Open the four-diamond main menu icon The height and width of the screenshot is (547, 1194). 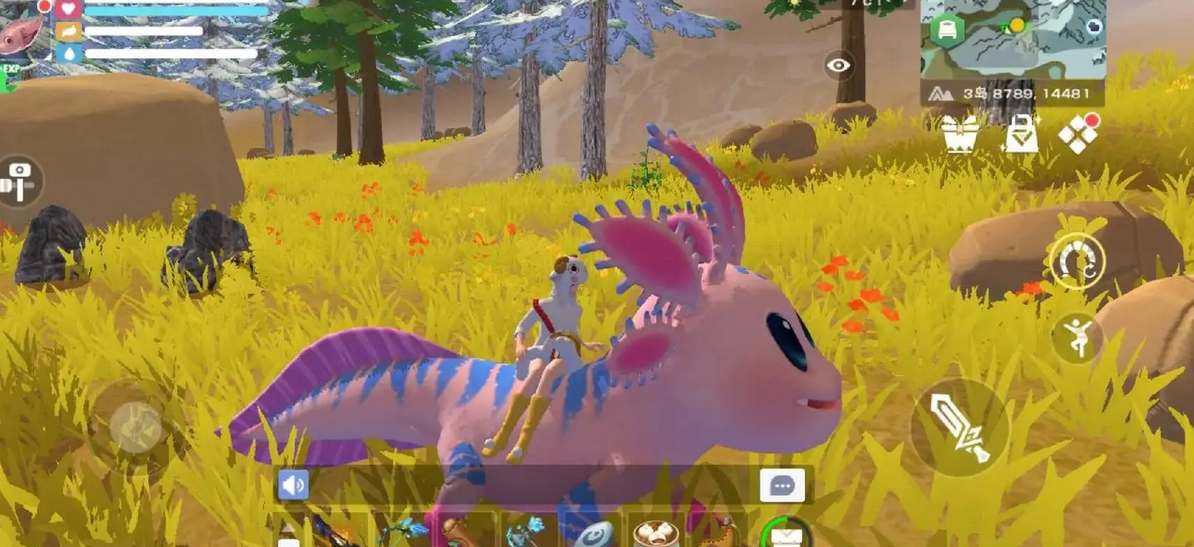(x=1078, y=135)
